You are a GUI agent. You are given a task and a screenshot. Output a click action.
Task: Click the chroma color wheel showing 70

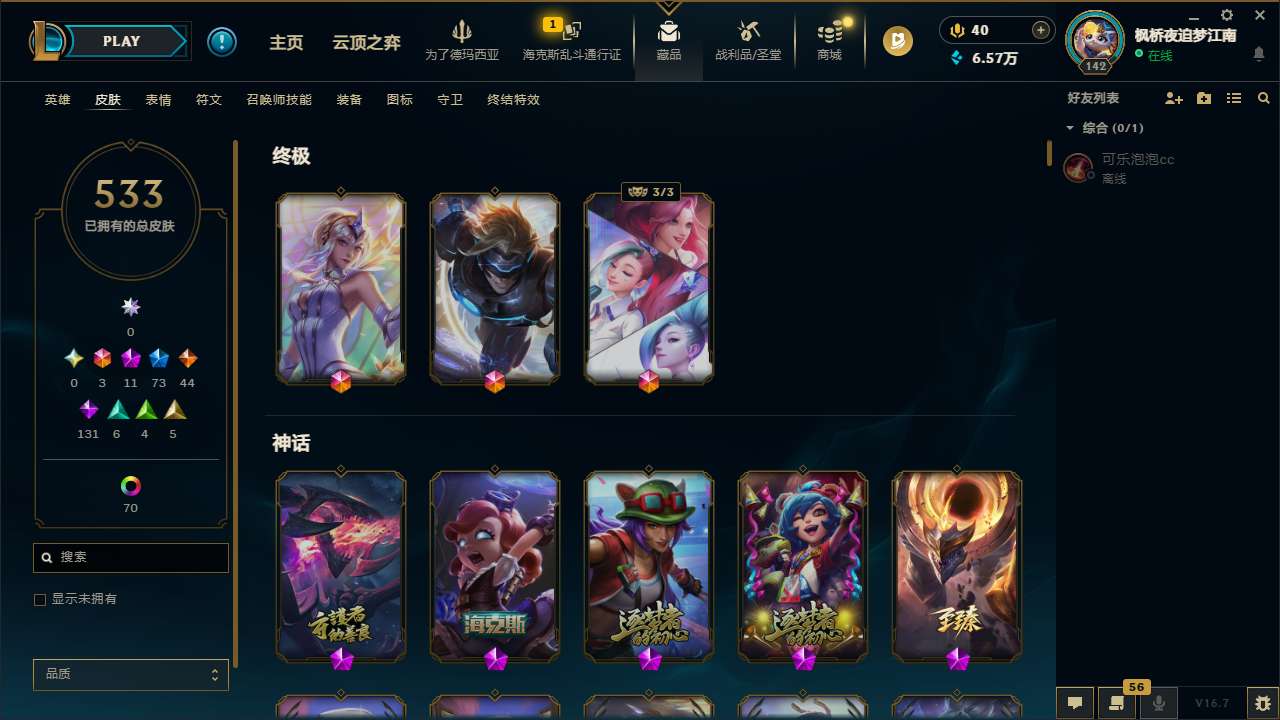[130, 483]
